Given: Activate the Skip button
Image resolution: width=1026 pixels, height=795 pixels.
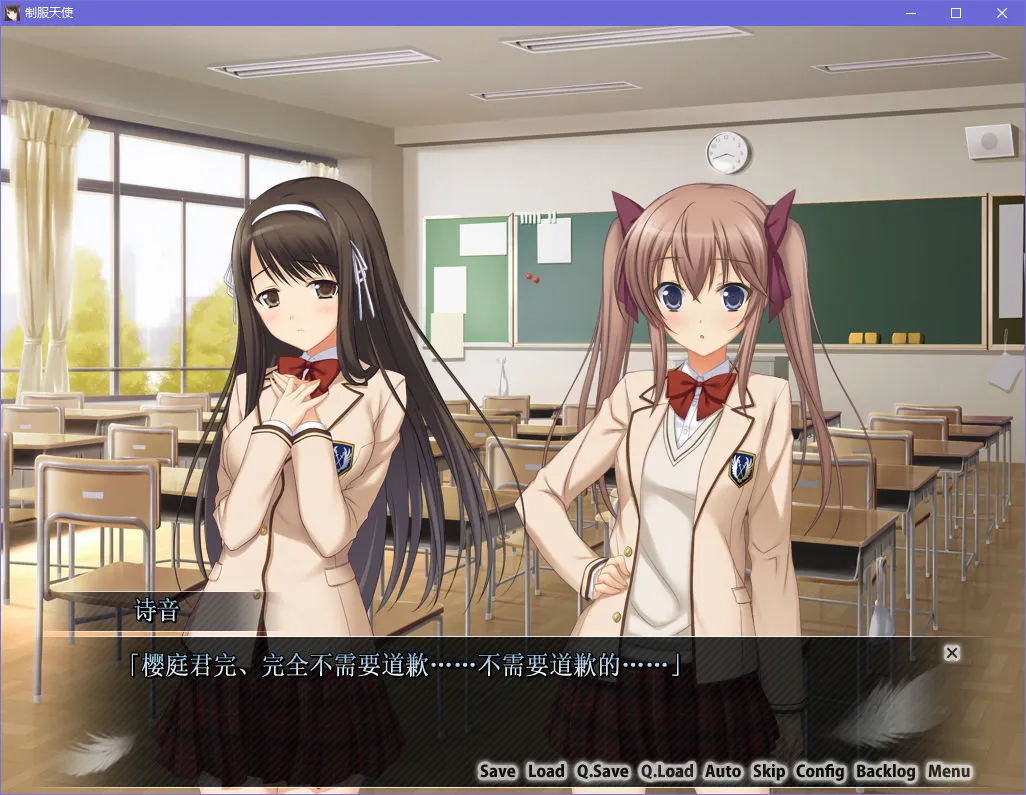Looking at the screenshot, I should pos(768,771).
